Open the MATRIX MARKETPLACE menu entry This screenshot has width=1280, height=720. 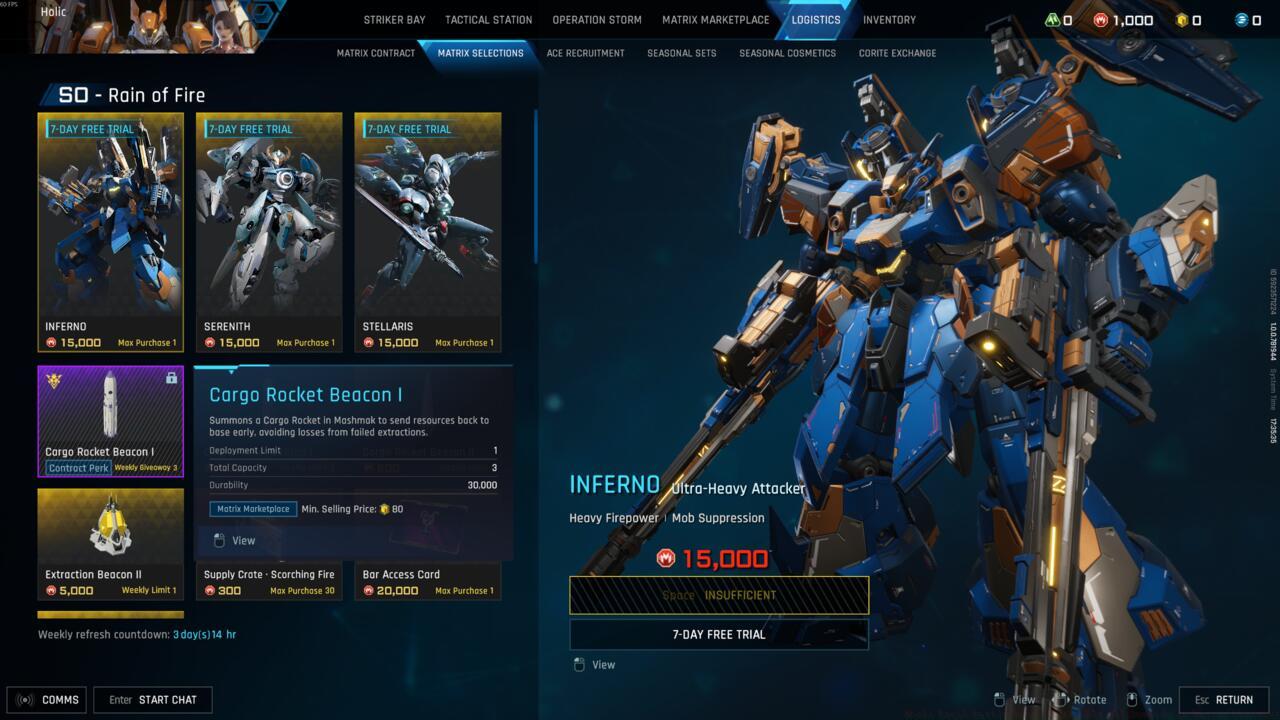click(714, 19)
